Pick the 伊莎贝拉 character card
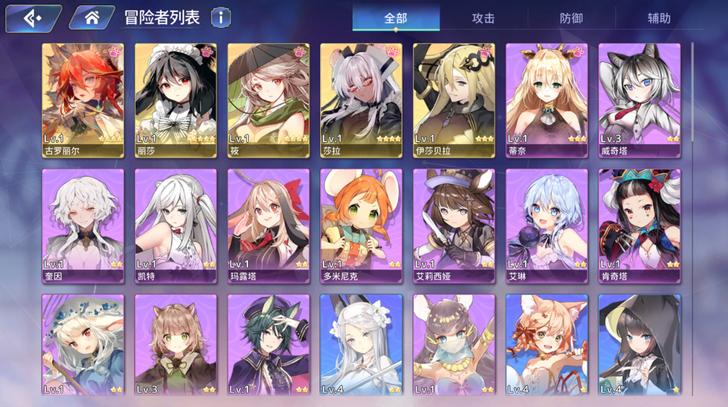Image resolution: width=728 pixels, height=407 pixels. [454, 100]
